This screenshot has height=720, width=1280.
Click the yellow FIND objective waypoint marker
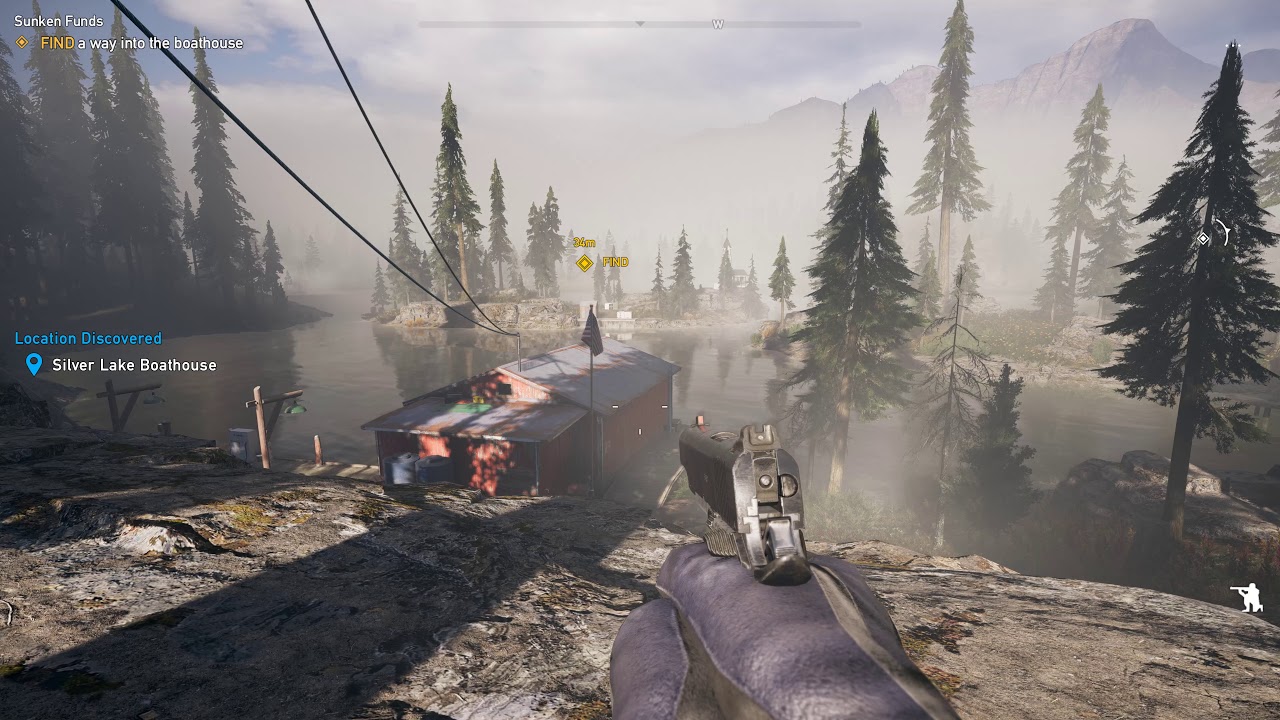coord(585,263)
